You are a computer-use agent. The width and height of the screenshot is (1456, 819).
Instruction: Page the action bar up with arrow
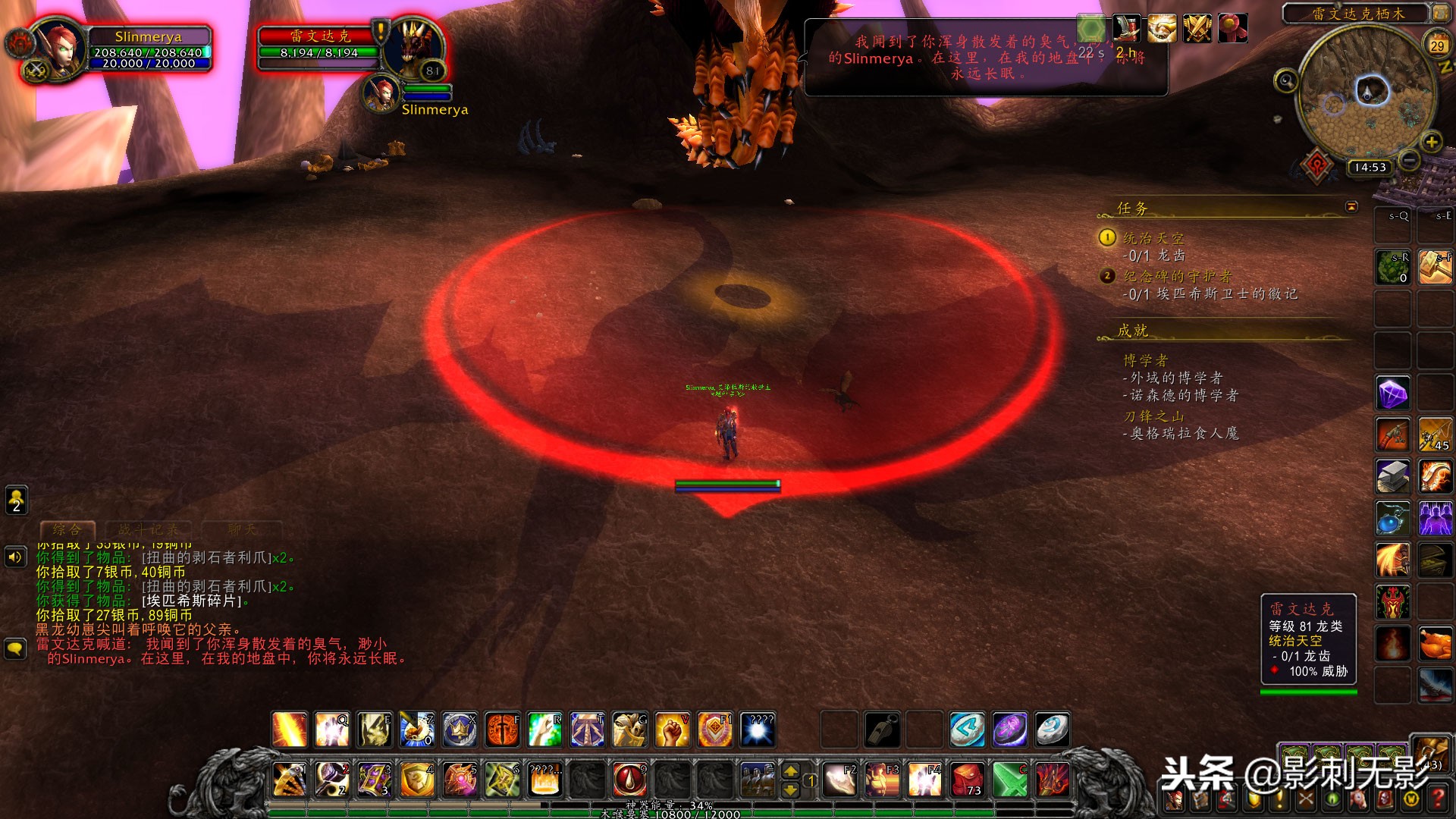pos(790,771)
